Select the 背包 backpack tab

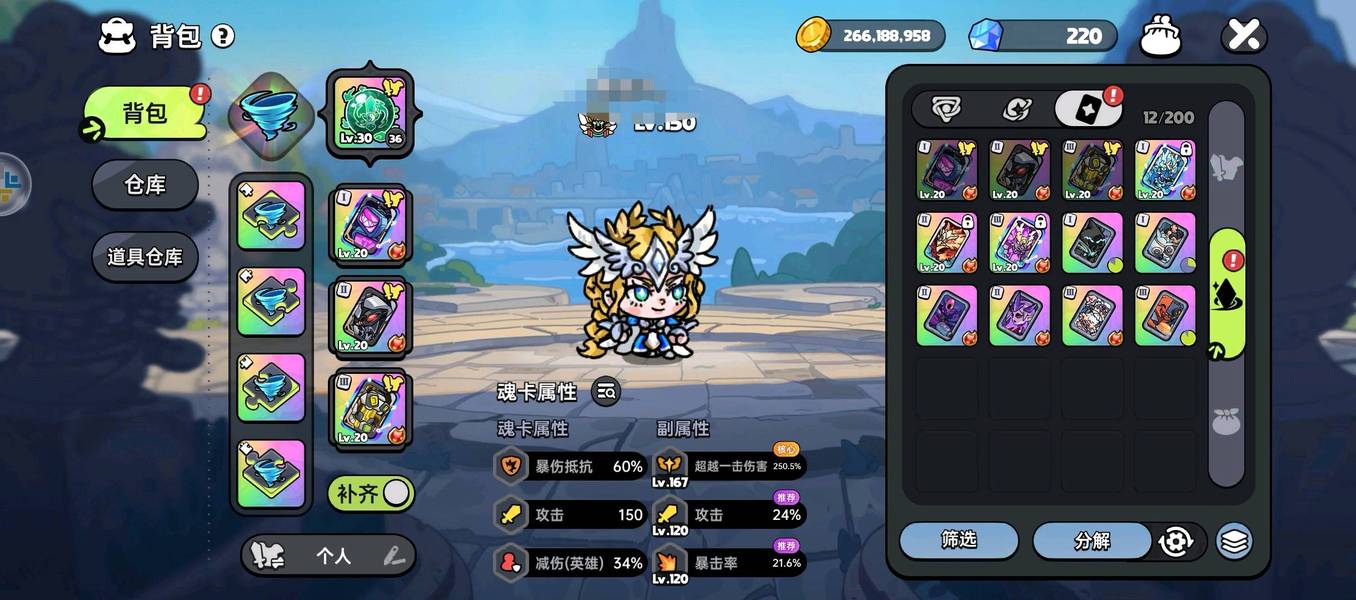pos(145,113)
